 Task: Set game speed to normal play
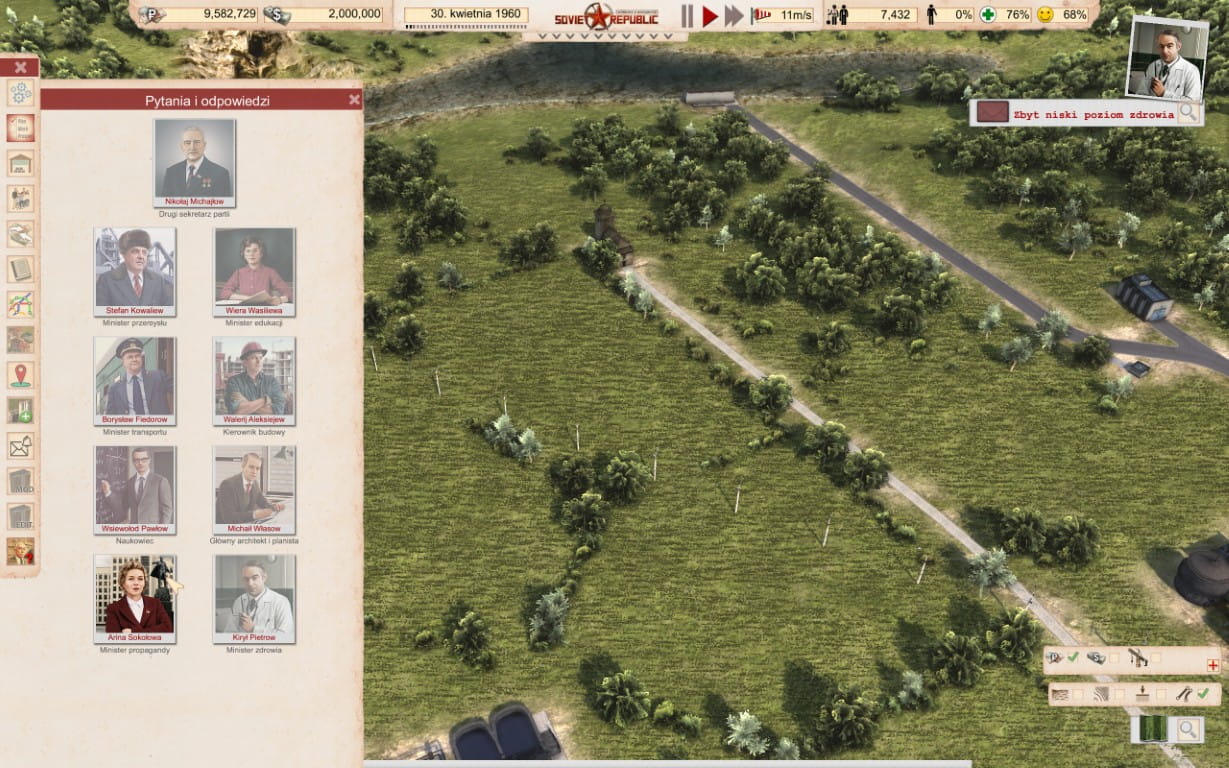710,15
